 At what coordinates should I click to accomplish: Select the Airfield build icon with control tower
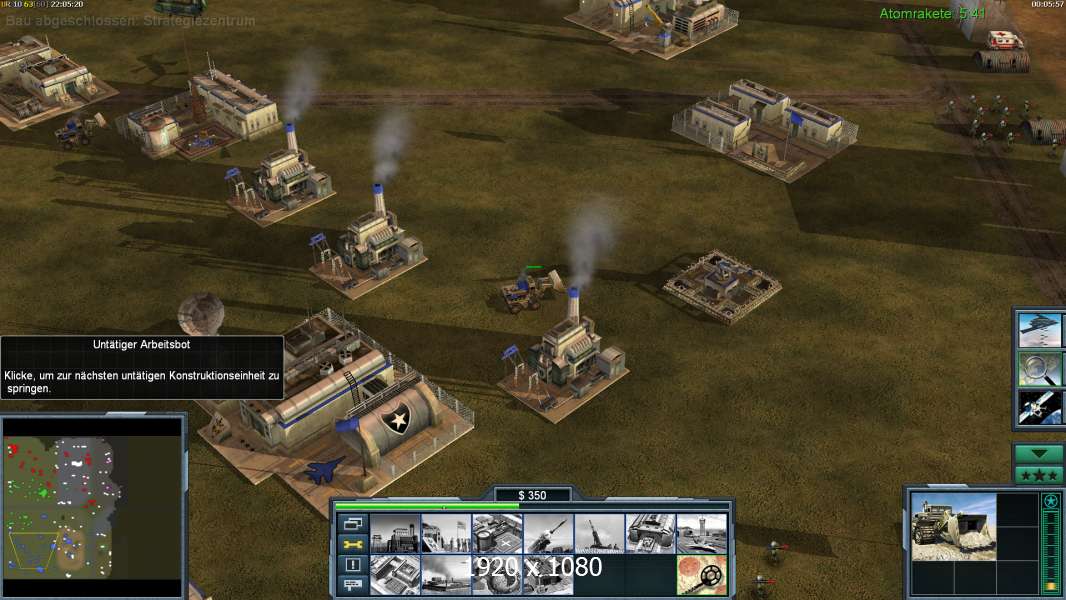700,533
